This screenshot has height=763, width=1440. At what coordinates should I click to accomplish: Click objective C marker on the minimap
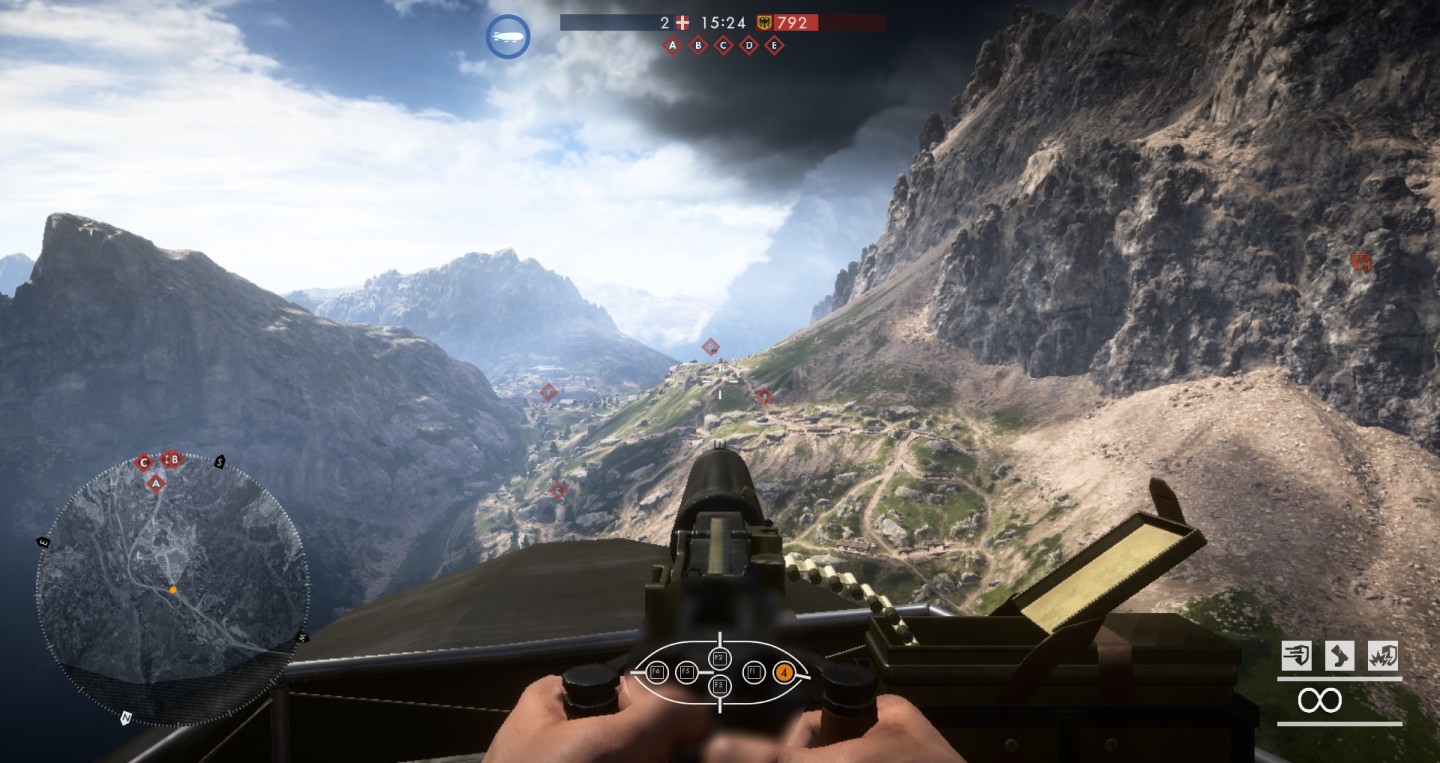[x=144, y=461]
